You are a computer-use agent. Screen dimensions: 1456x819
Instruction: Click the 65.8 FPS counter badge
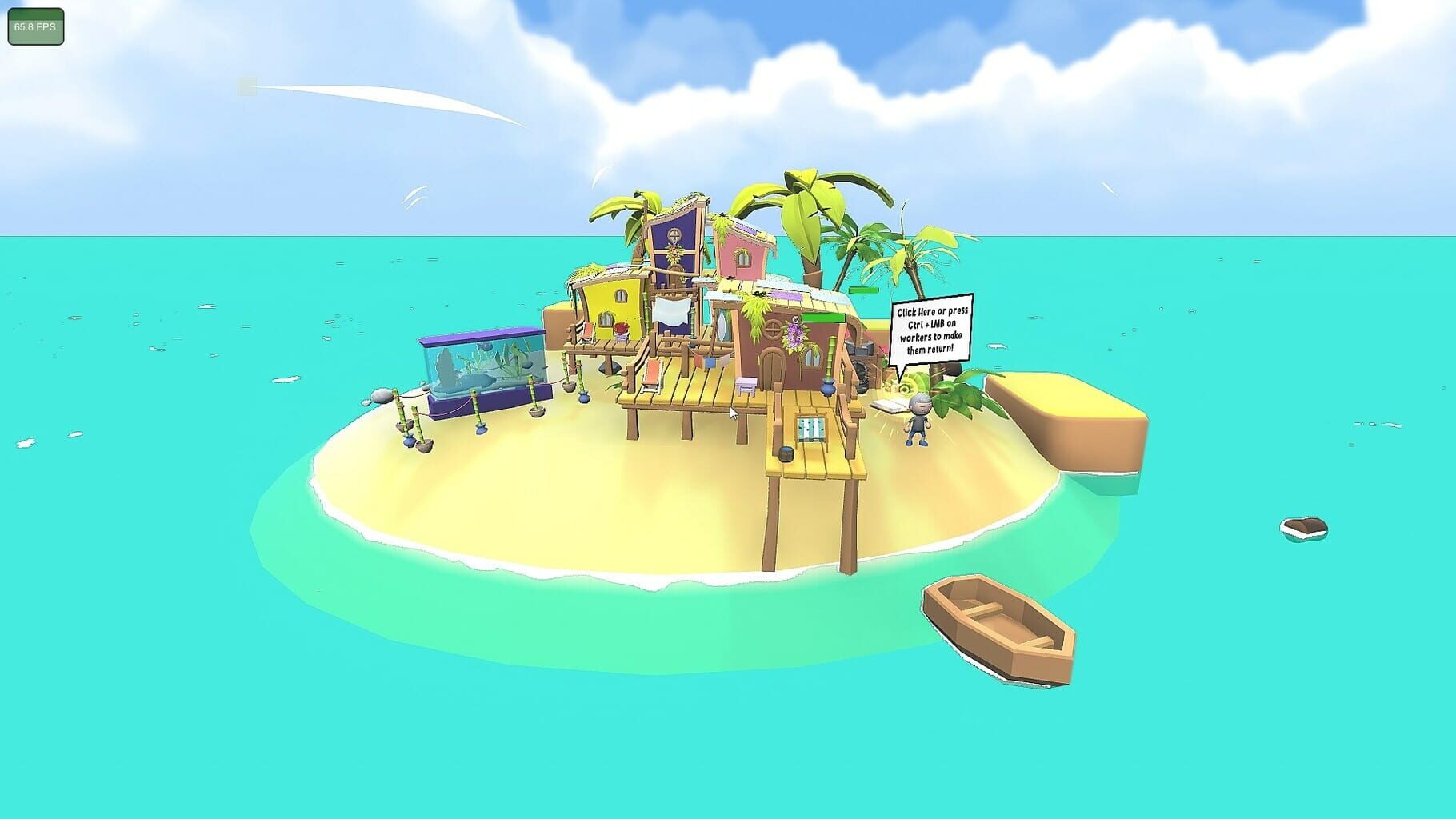pyautogui.click(x=35, y=25)
